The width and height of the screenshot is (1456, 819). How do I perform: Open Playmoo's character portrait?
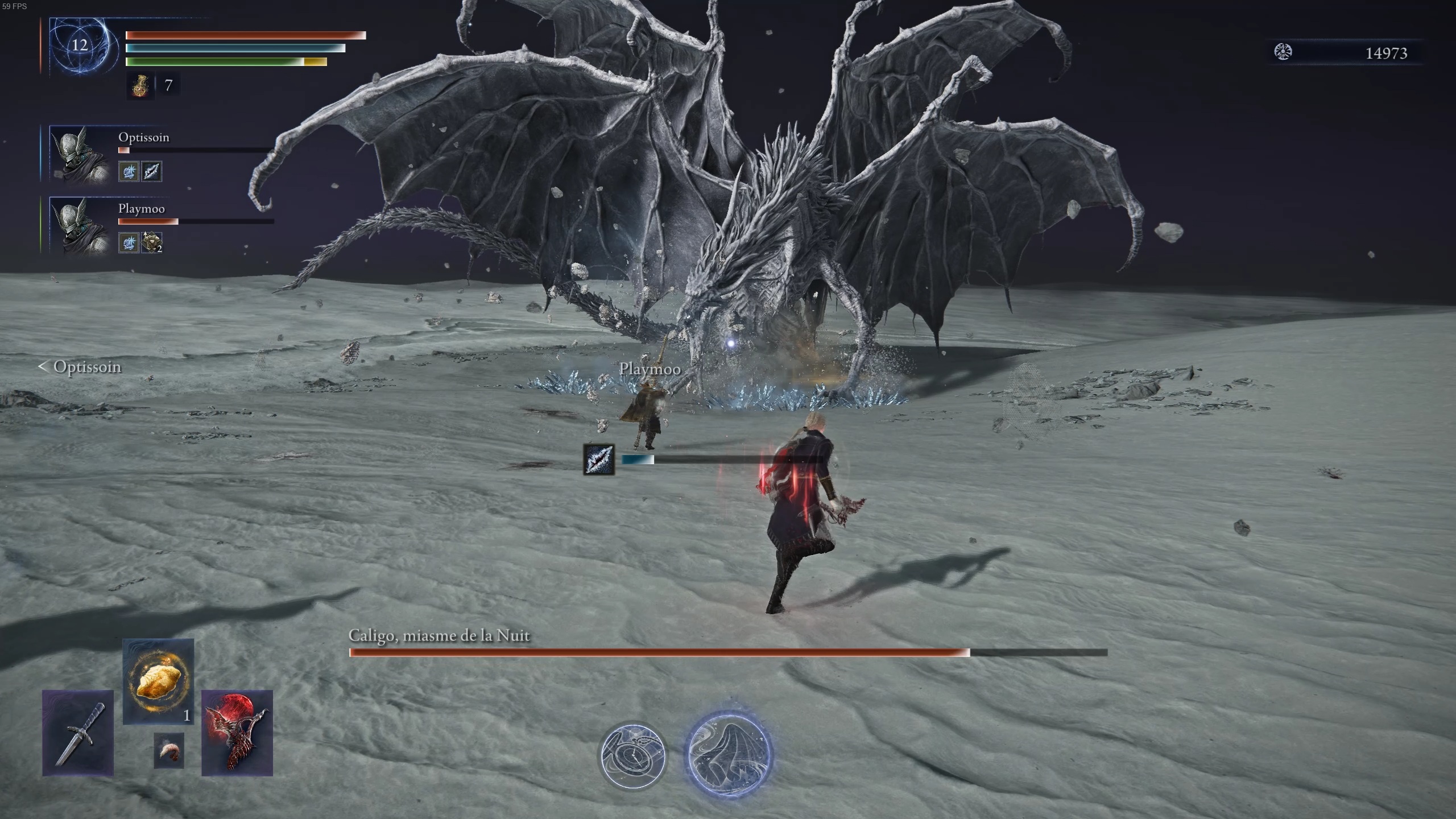[x=80, y=226]
